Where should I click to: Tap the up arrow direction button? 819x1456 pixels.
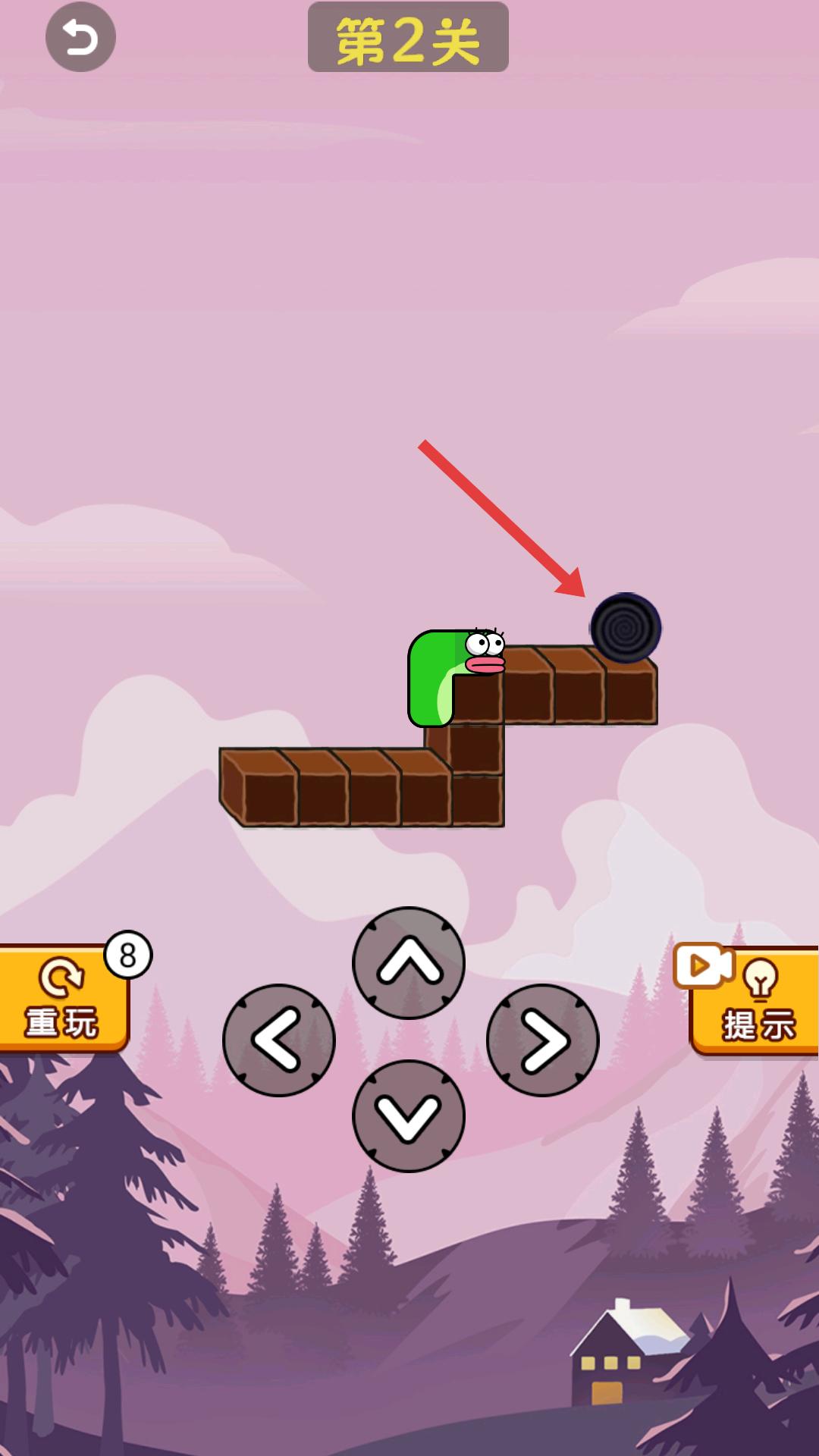pyautogui.click(x=409, y=963)
